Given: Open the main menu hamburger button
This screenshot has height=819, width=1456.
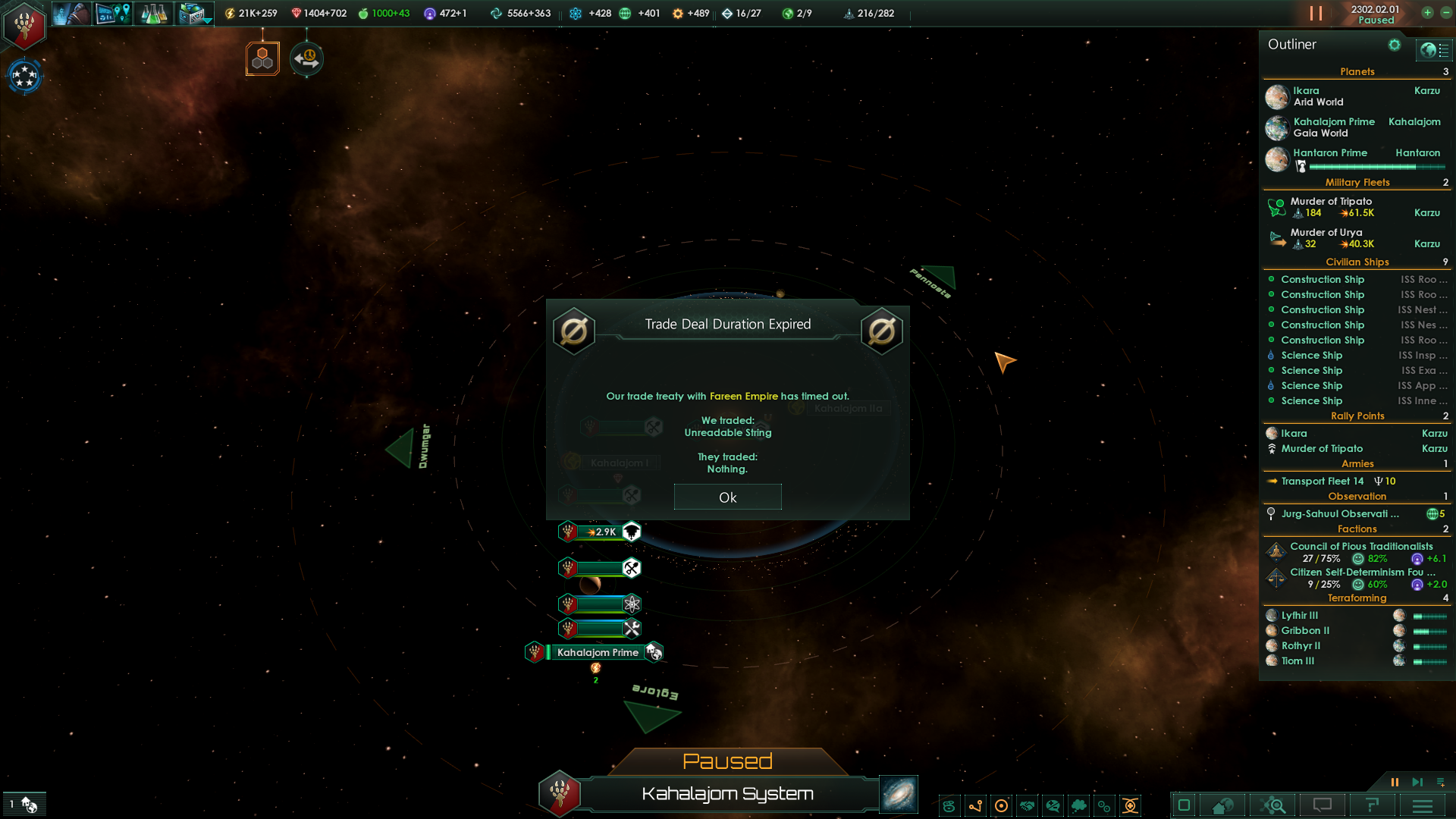Looking at the screenshot, I should [1422, 805].
